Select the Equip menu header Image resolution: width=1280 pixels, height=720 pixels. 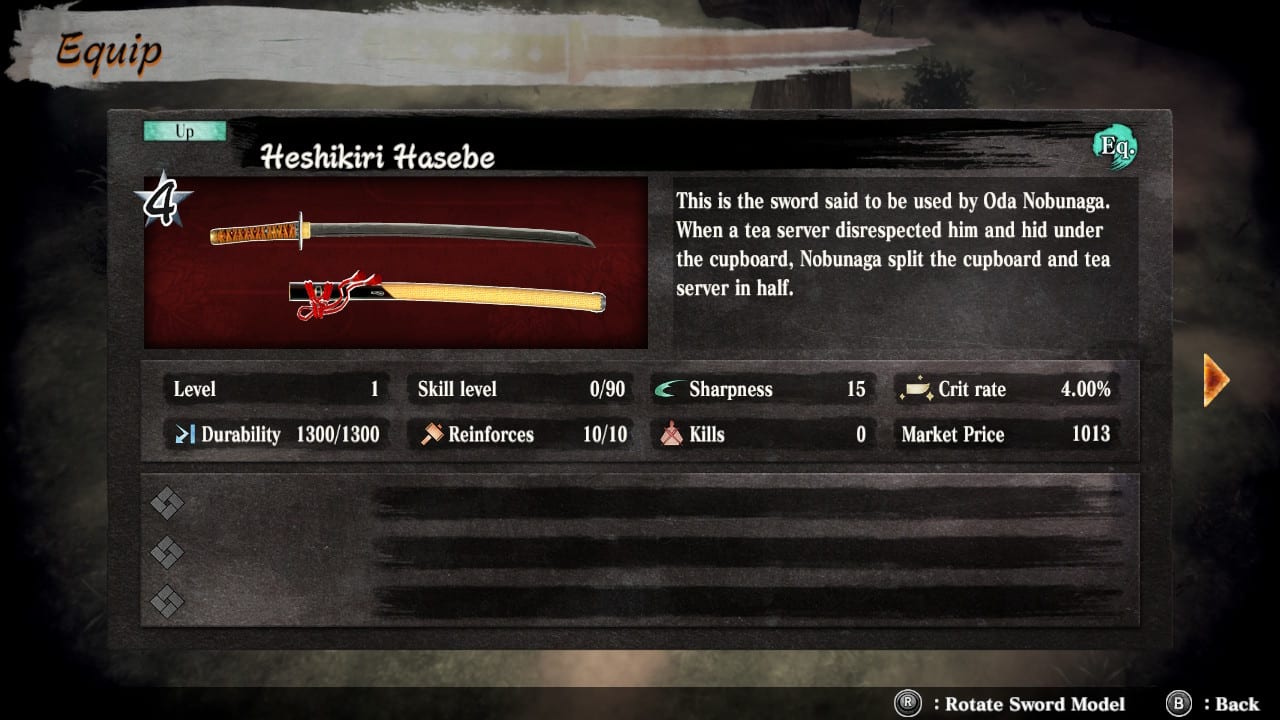[x=108, y=52]
